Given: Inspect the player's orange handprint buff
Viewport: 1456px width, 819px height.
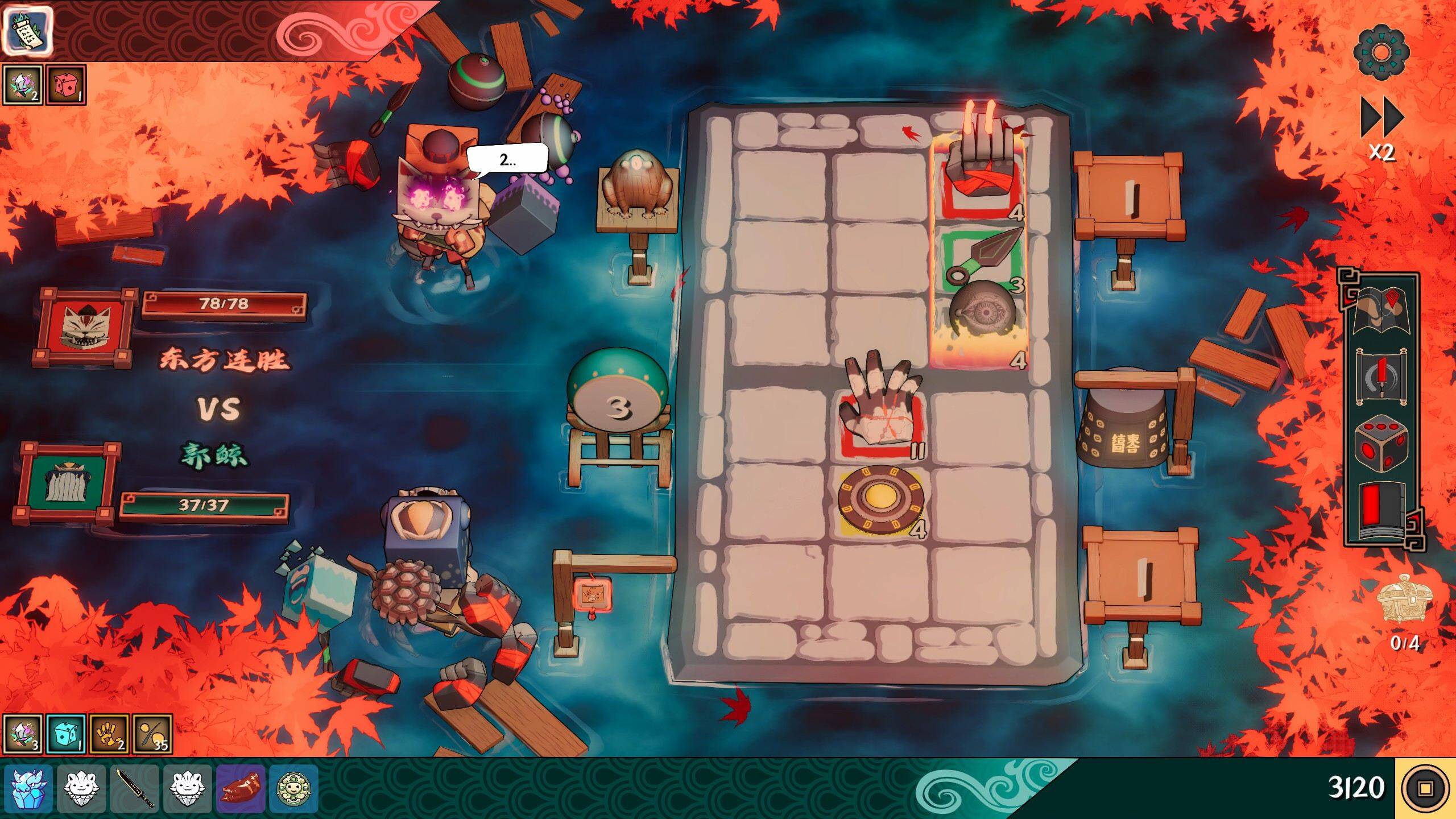Looking at the screenshot, I should [109, 734].
